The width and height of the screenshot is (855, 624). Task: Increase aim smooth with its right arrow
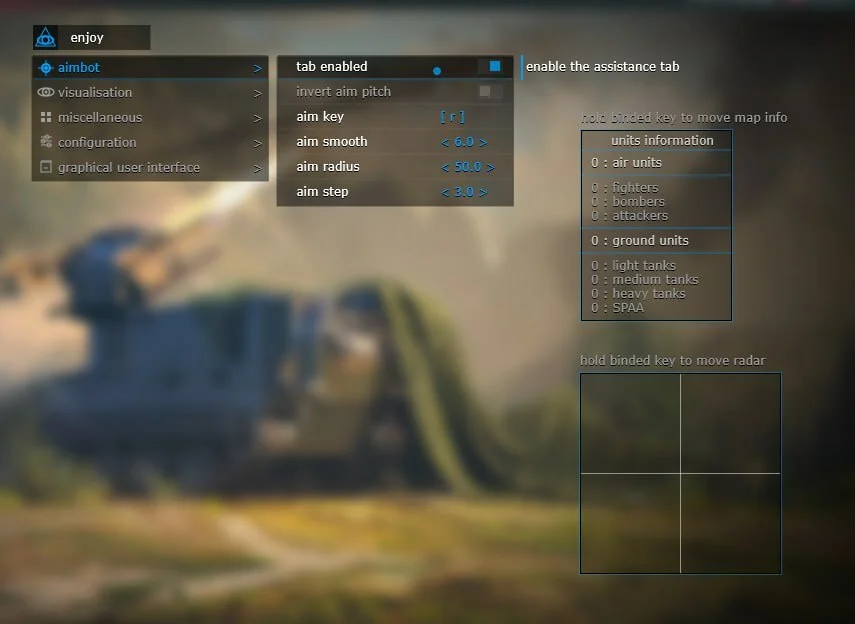click(483, 142)
